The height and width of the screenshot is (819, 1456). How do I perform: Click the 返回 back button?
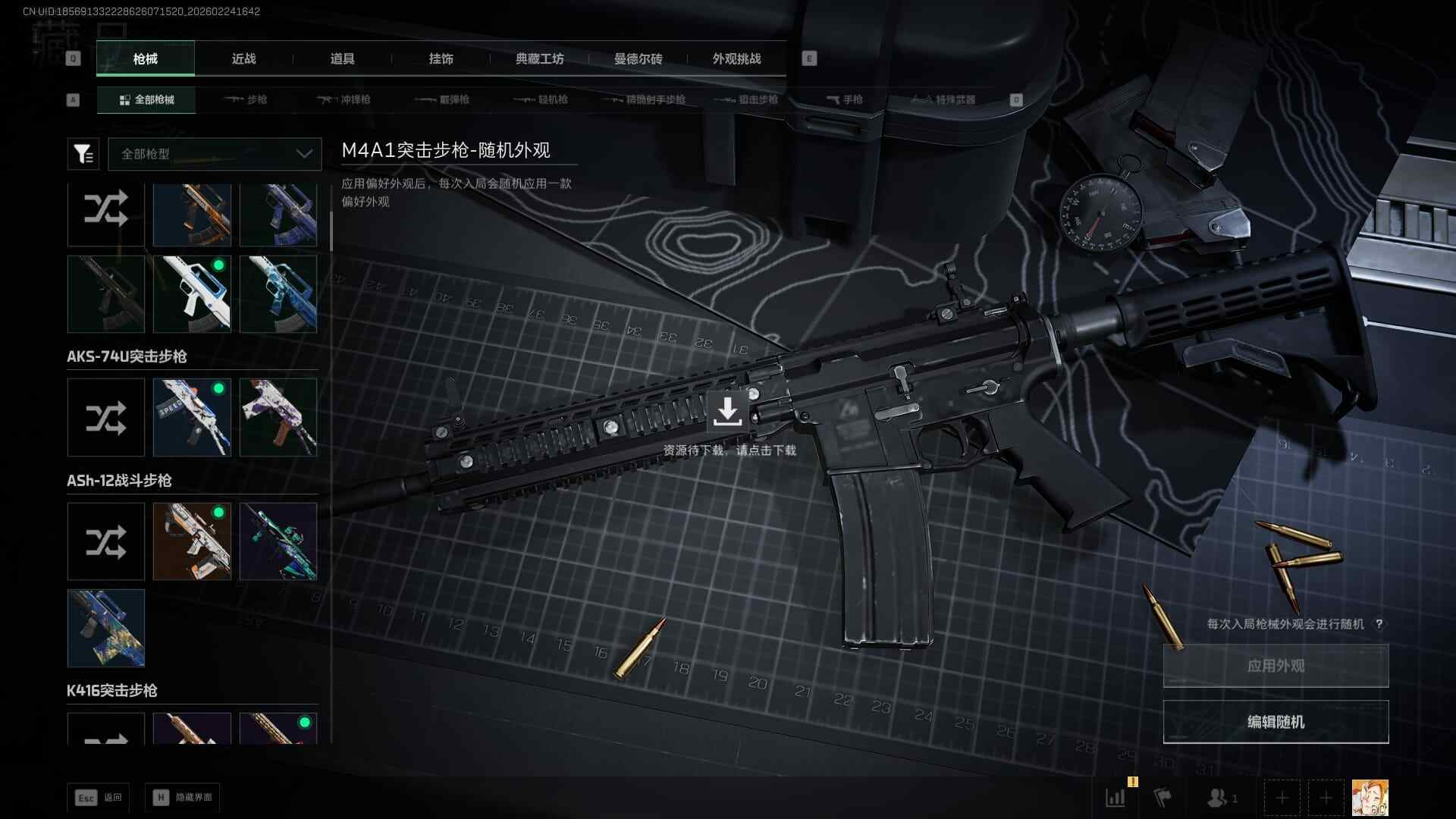click(x=99, y=798)
